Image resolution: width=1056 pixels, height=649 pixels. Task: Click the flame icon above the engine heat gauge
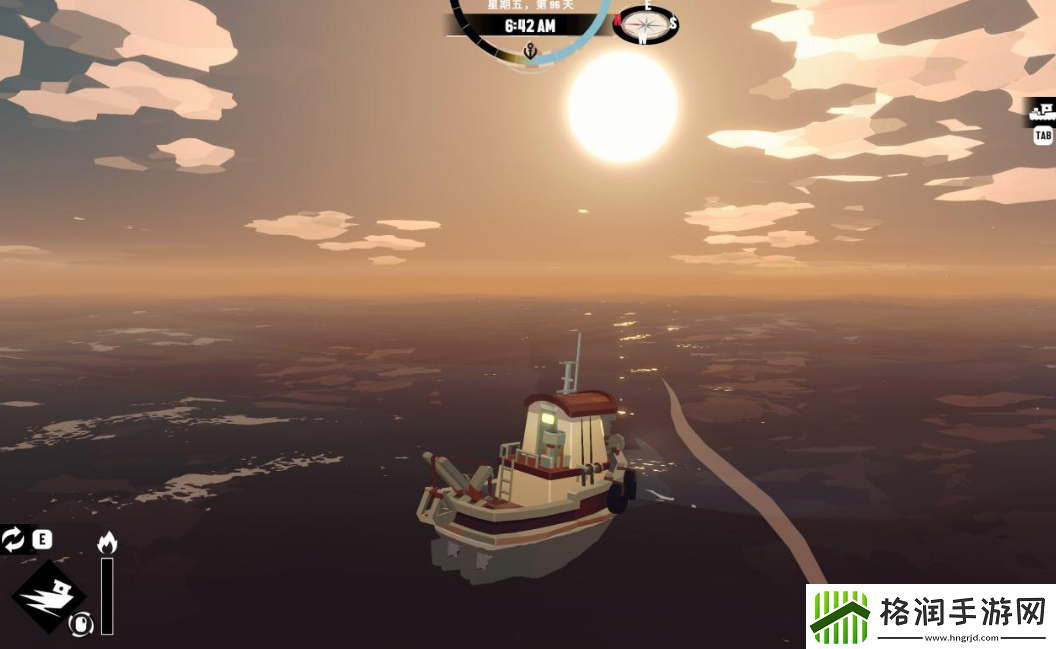click(107, 543)
